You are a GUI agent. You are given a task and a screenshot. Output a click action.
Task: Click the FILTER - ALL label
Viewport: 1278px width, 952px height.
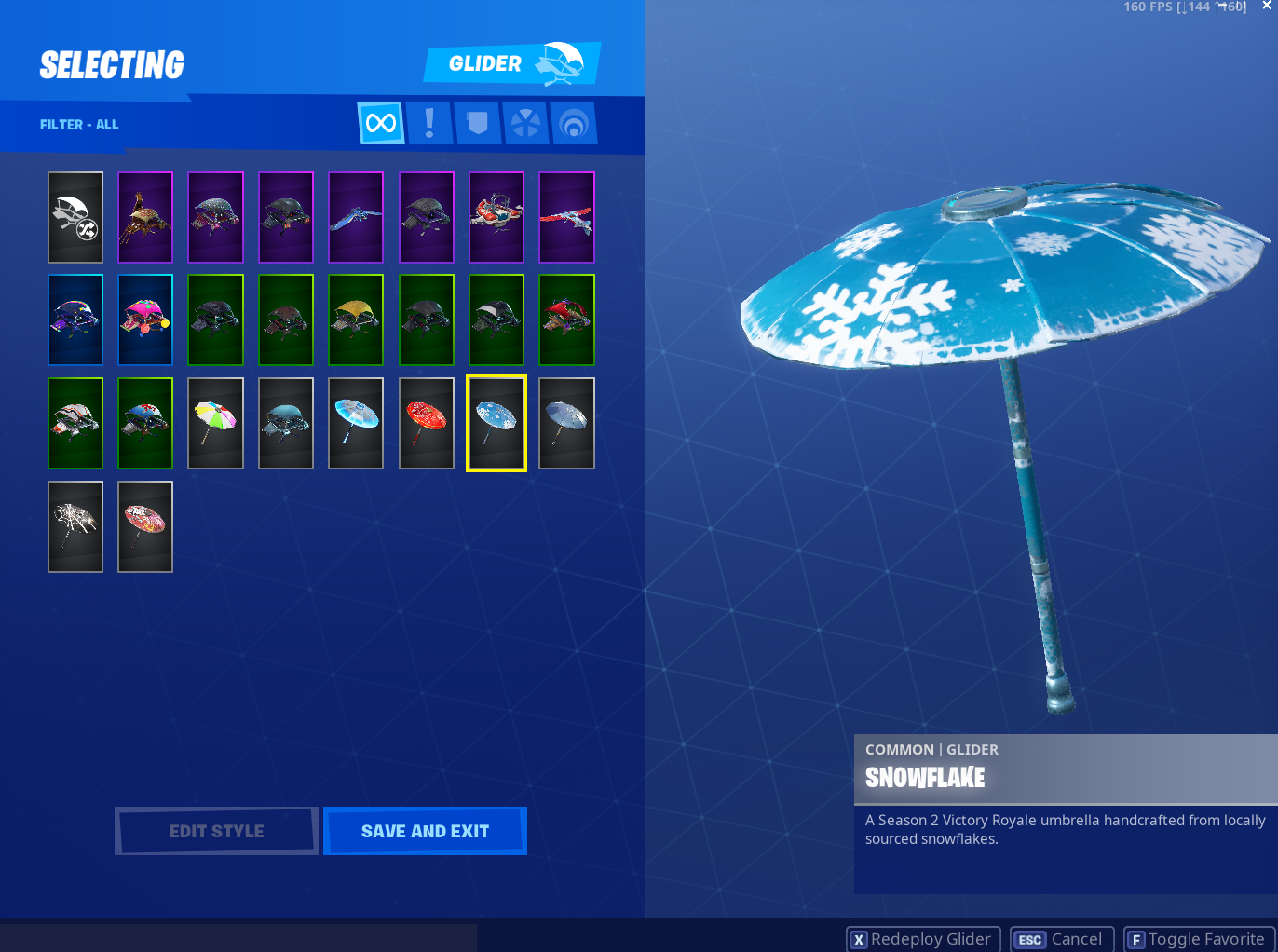(78, 124)
